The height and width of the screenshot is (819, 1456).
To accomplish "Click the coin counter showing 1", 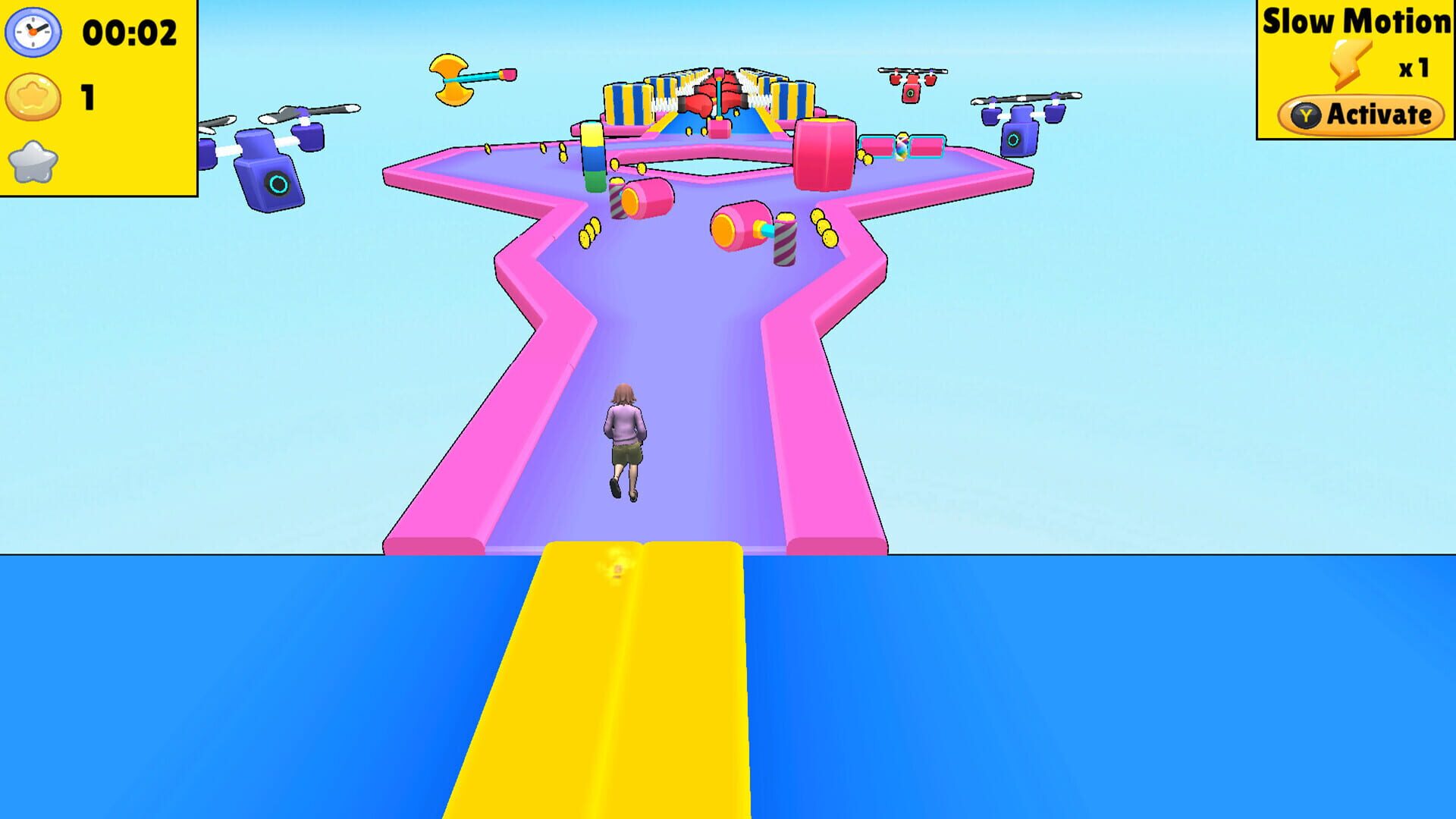I will [87, 96].
